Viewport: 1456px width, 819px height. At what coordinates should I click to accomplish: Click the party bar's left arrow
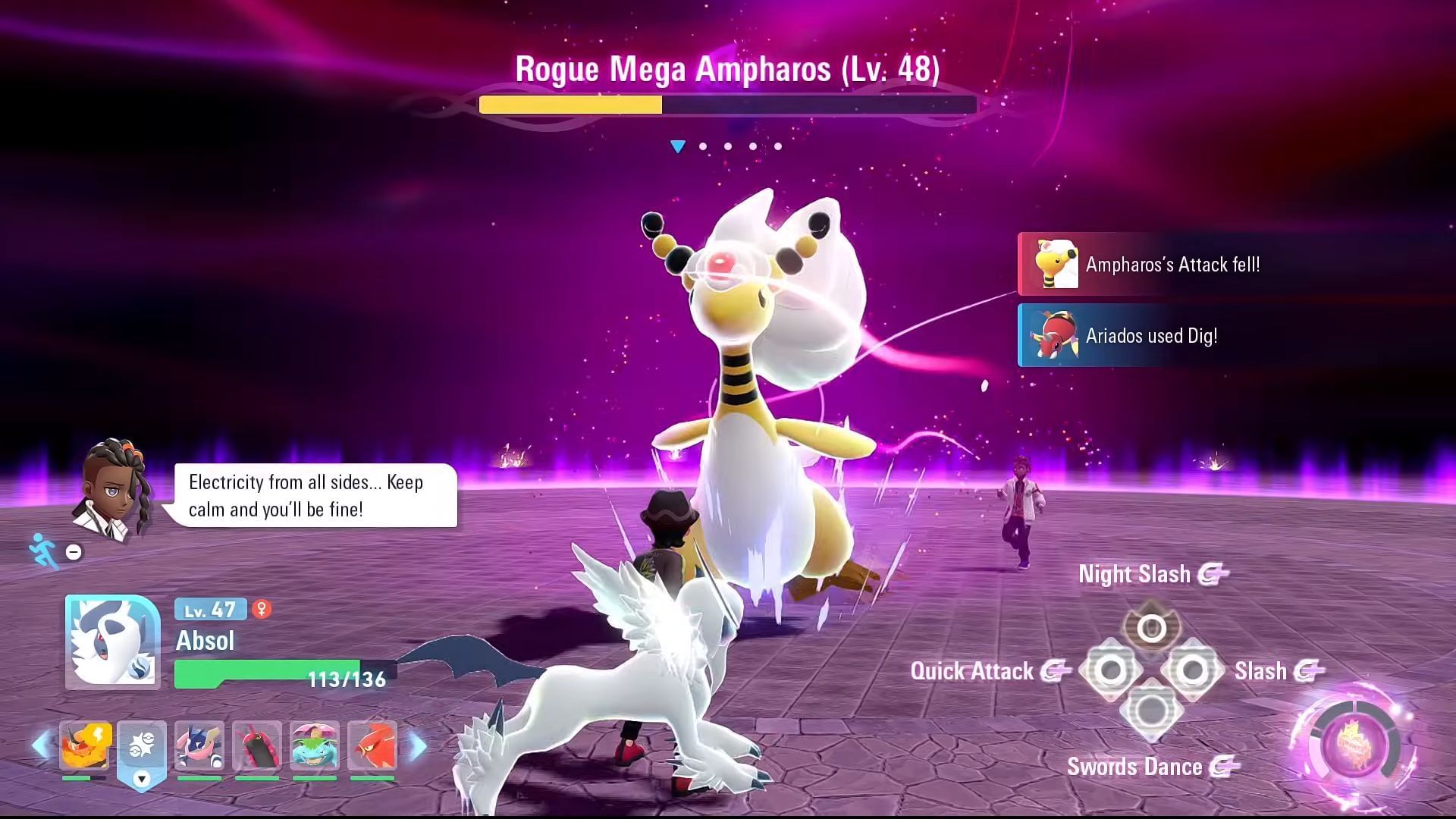(41, 746)
